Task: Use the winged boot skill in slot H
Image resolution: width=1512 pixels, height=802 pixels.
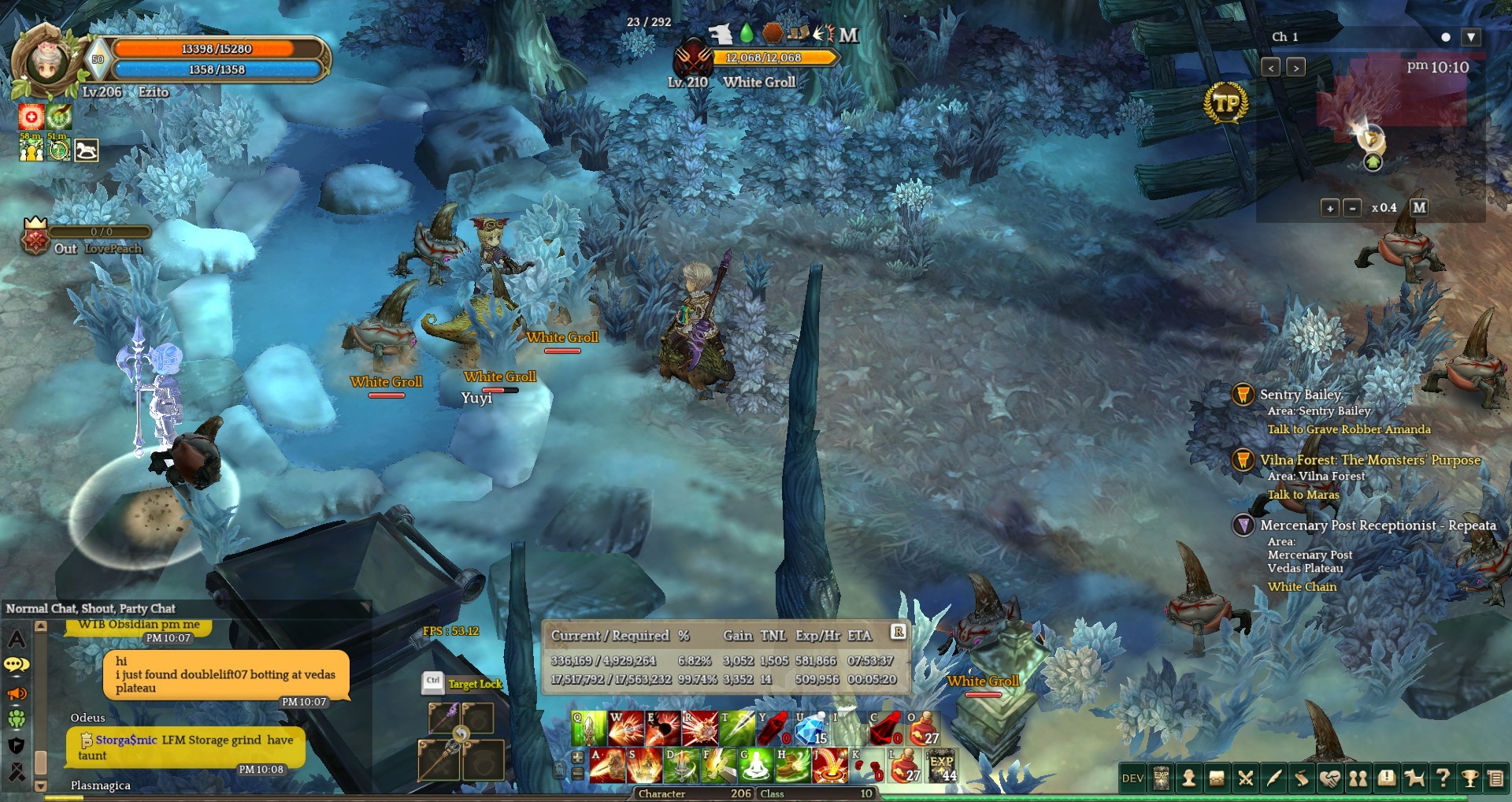Action: (x=791, y=765)
